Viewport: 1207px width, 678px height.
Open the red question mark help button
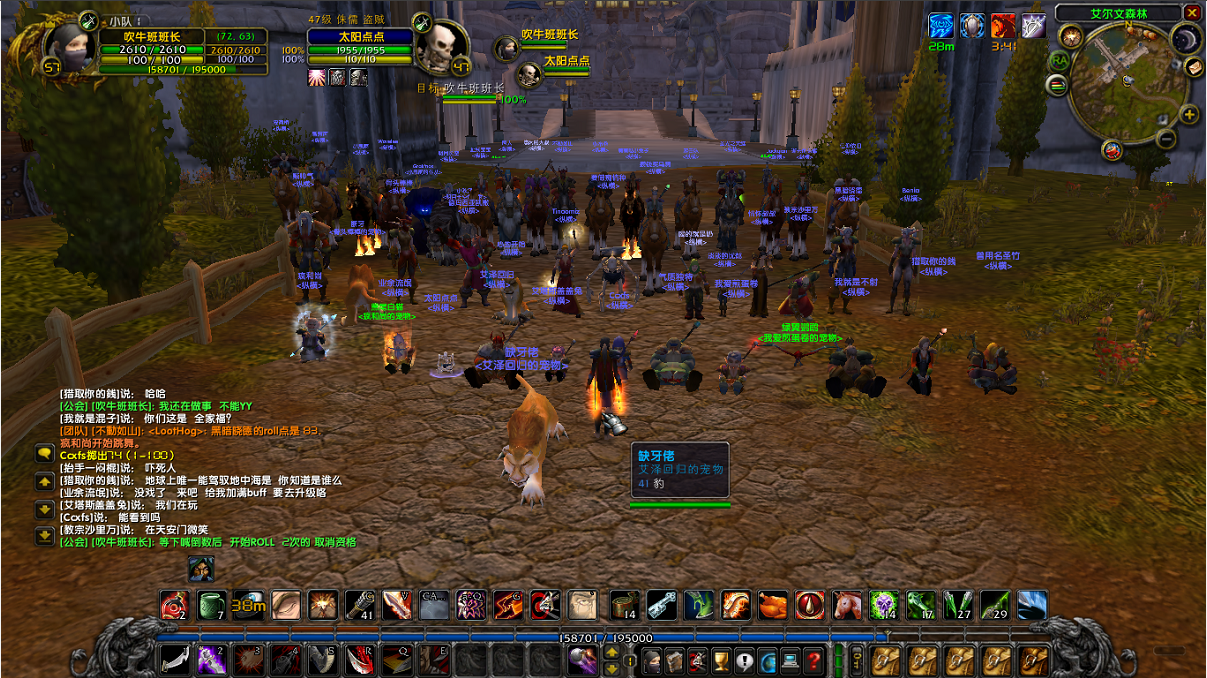[816, 660]
